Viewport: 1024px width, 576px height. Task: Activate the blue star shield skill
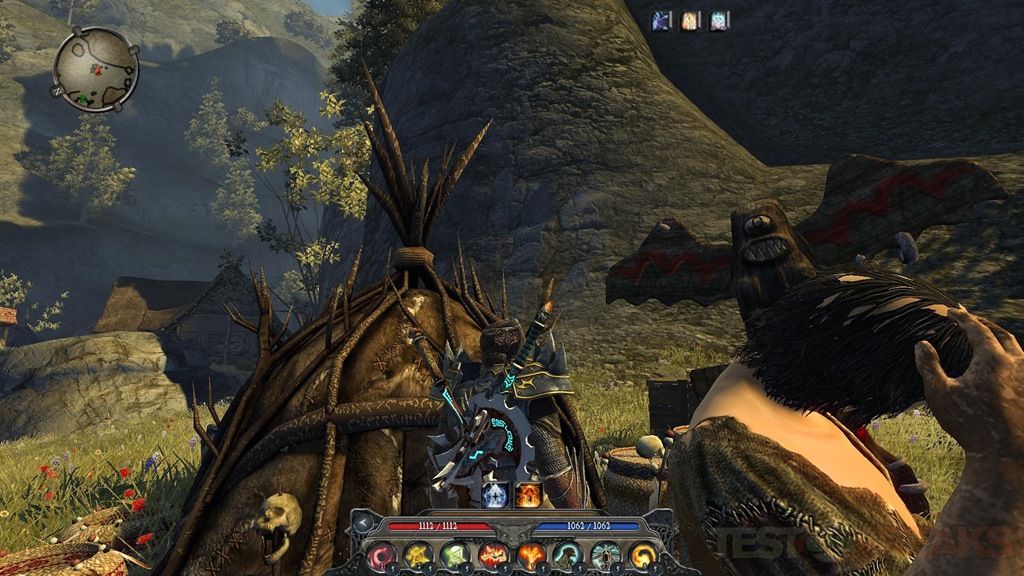493,494
